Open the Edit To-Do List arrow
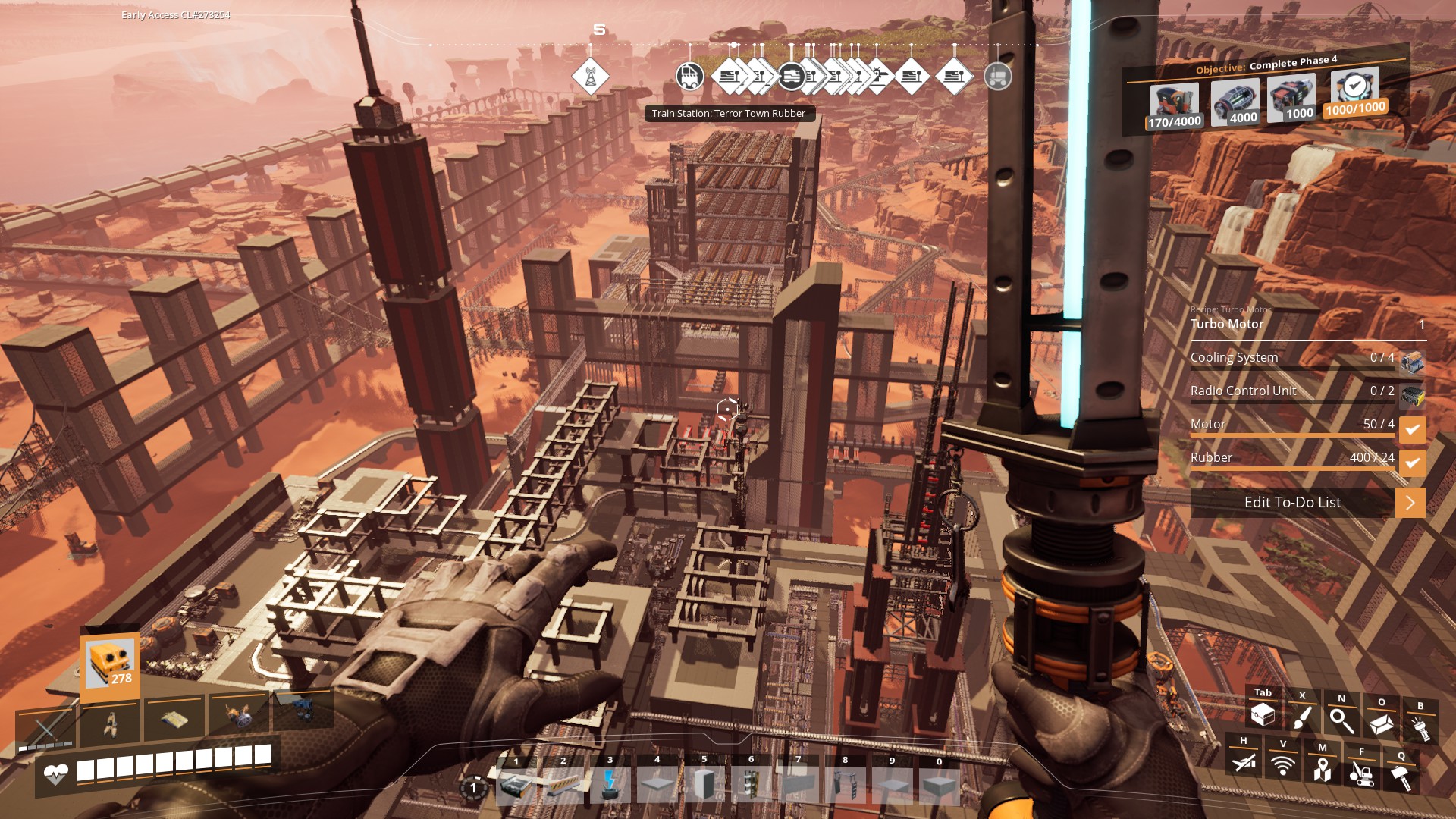This screenshot has height=819, width=1456. (1410, 503)
